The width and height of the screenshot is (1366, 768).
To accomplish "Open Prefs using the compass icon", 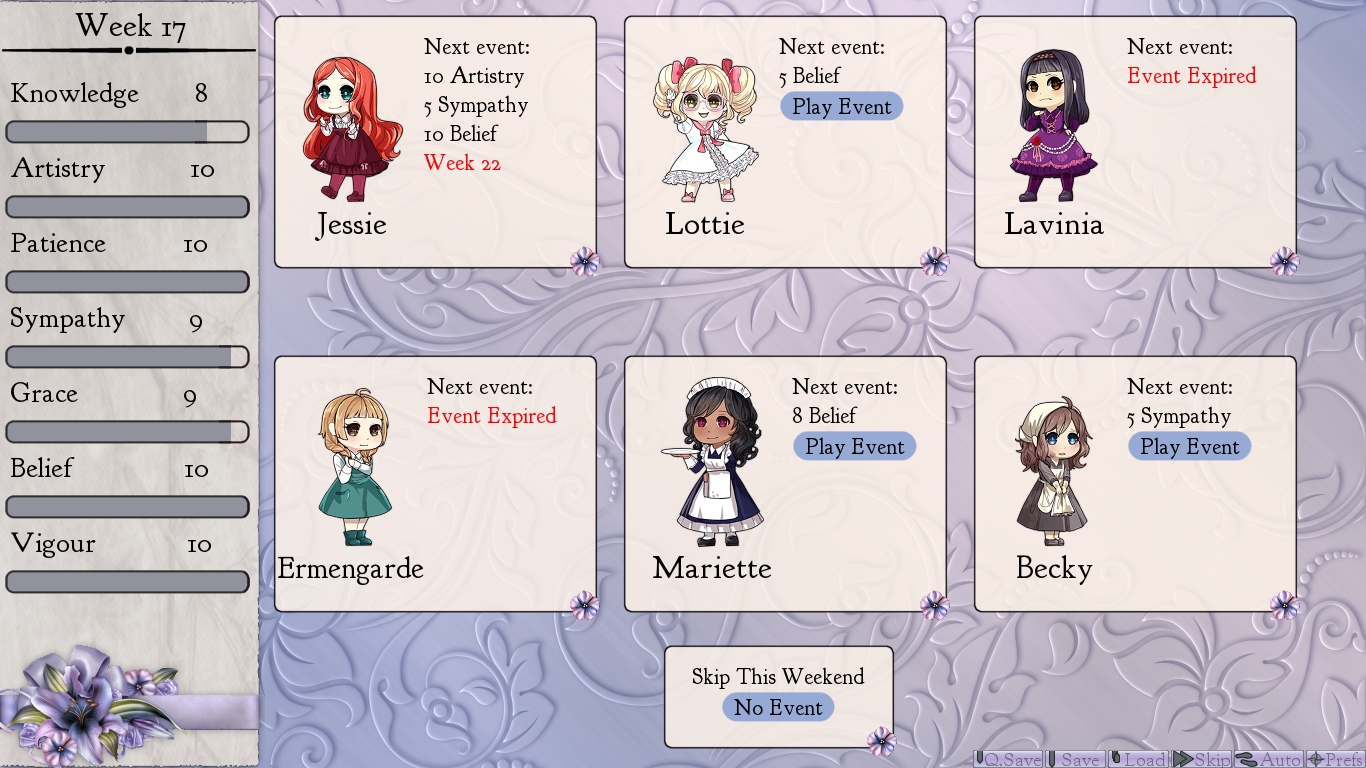I will [x=1314, y=760].
